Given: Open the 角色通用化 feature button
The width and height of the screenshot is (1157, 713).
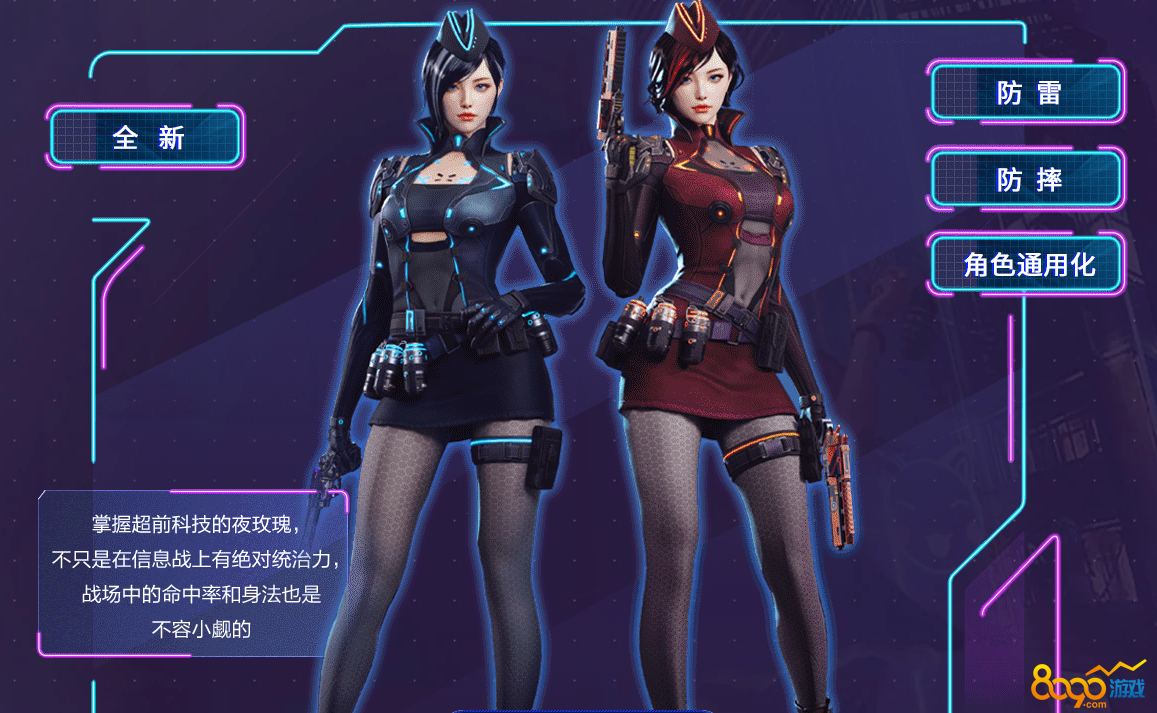Looking at the screenshot, I should tap(1028, 265).
